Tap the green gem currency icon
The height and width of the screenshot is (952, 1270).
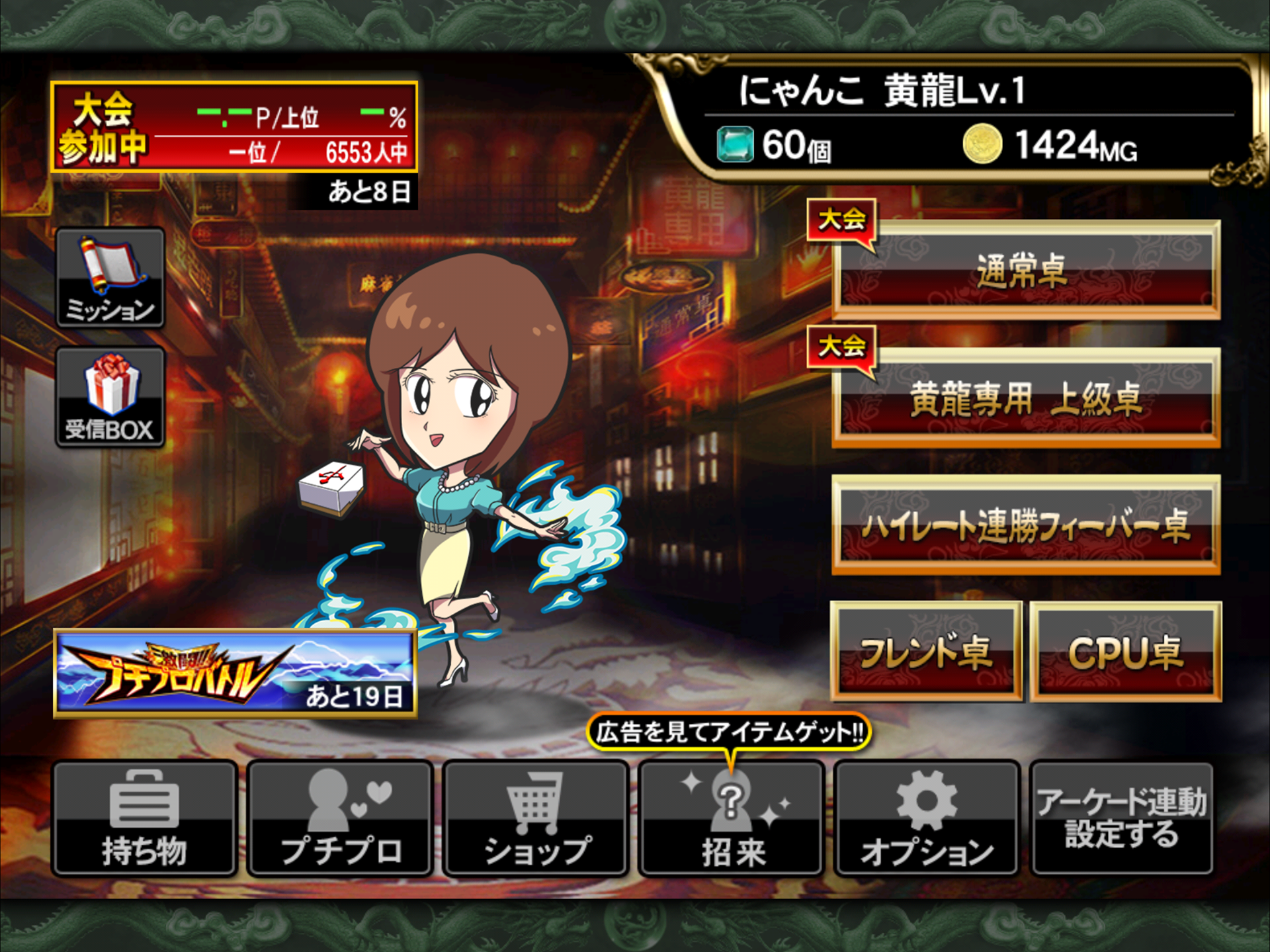(x=735, y=144)
